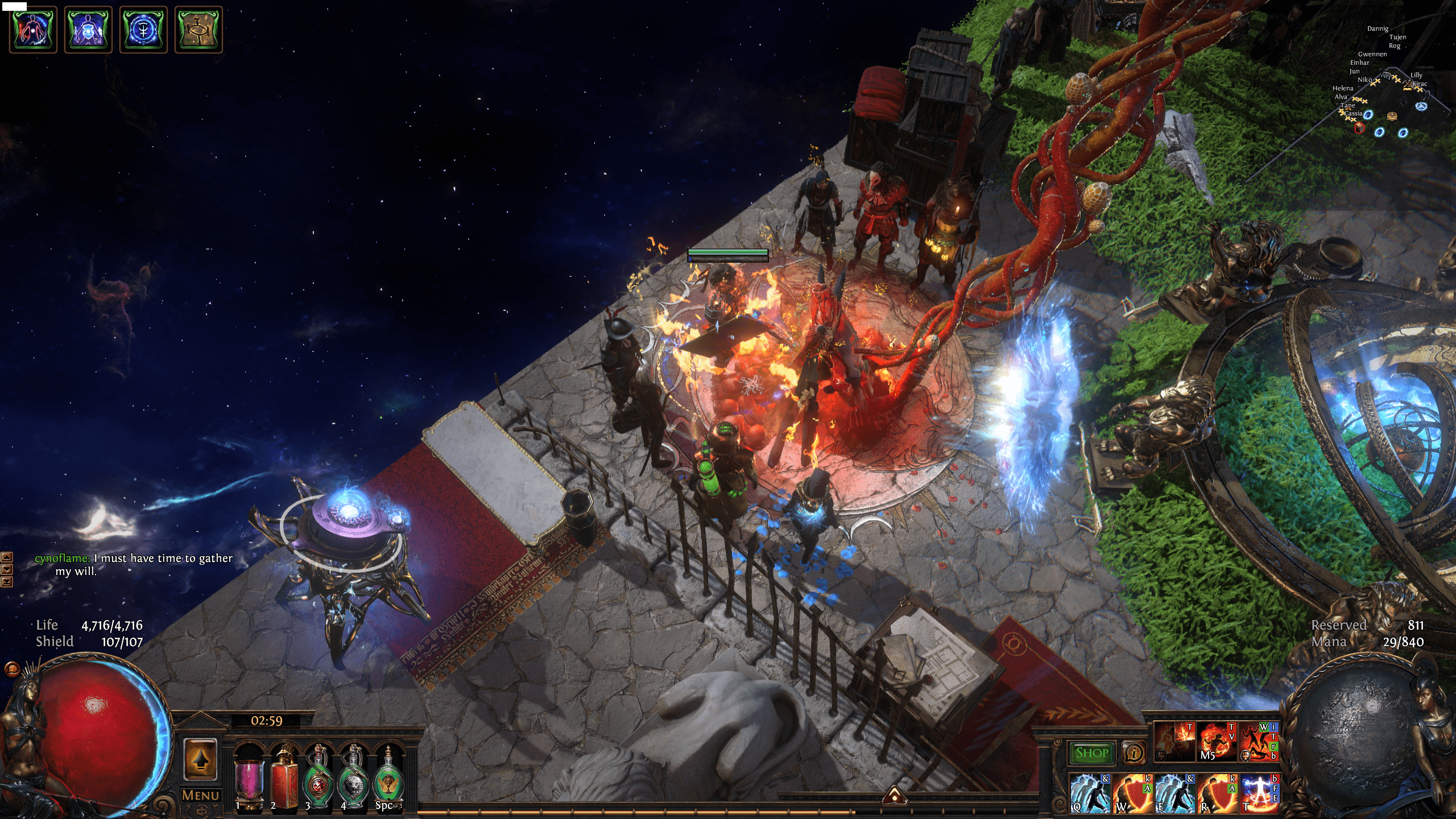
Task: Select the red shield skill bound to R
Action: (1217, 793)
